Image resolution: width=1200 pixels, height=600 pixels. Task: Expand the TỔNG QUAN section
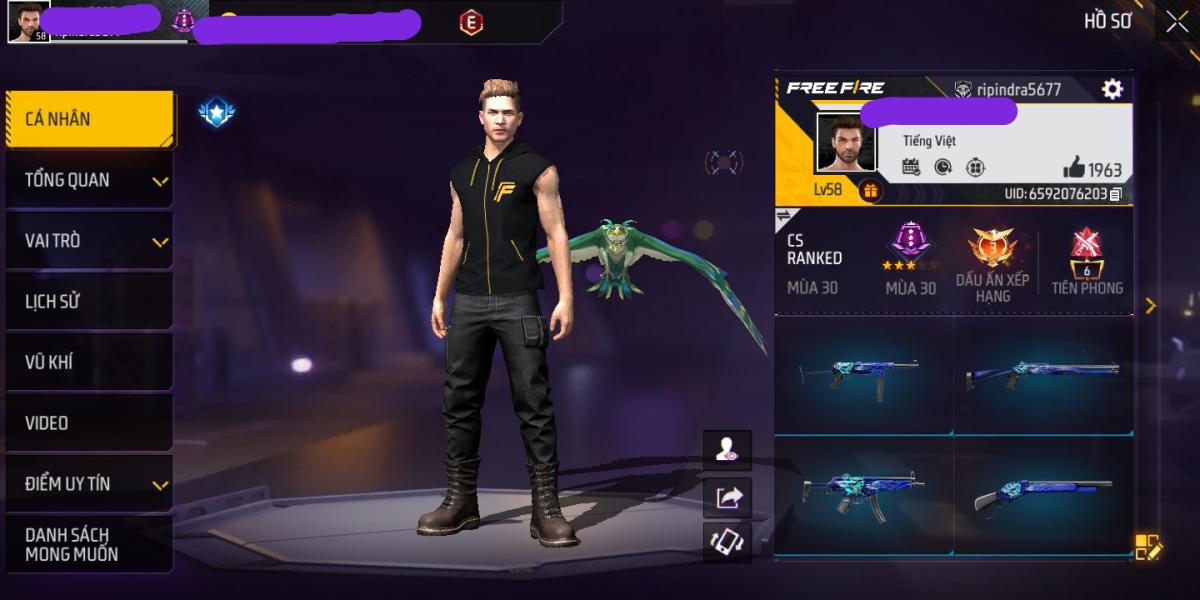88,180
